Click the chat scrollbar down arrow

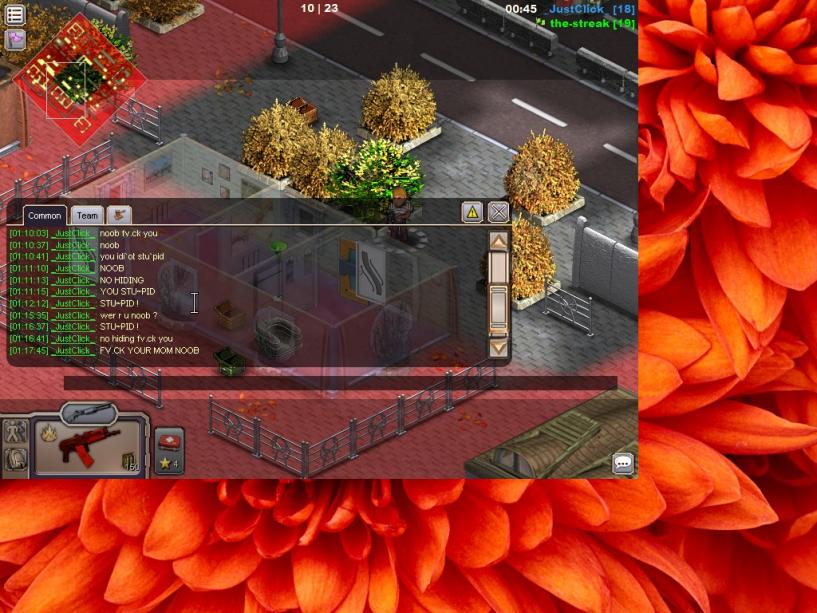tap(498, 347)
